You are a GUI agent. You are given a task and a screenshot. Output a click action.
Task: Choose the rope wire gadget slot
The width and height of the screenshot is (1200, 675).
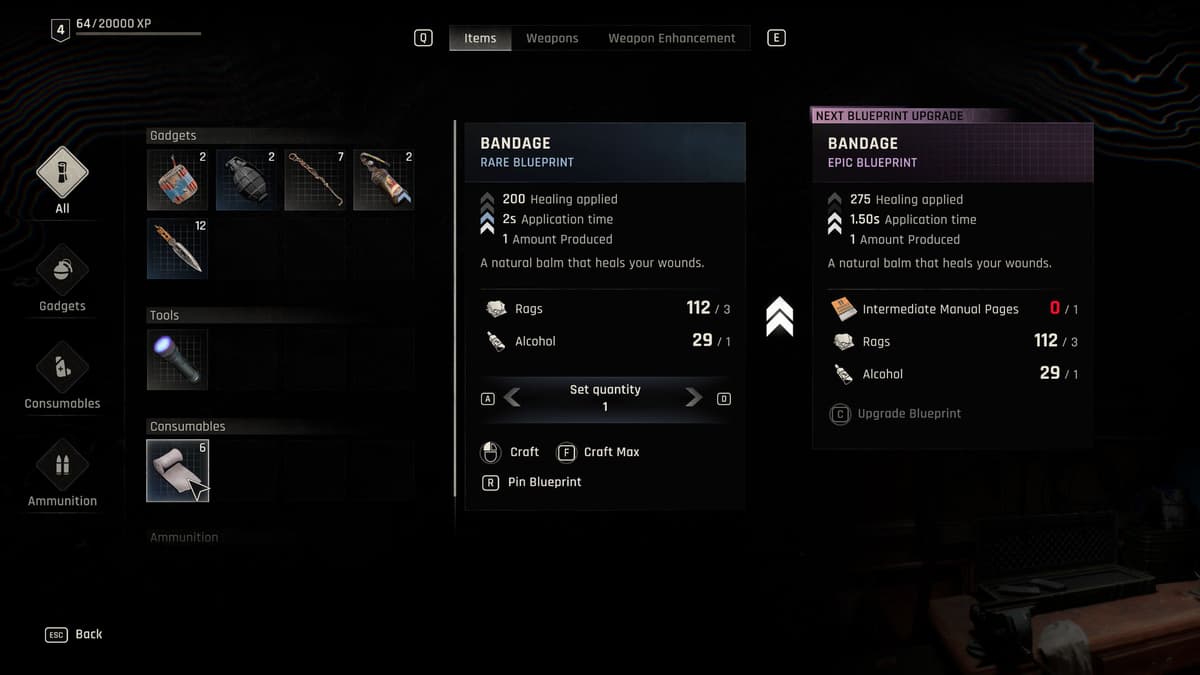point(315,180)
